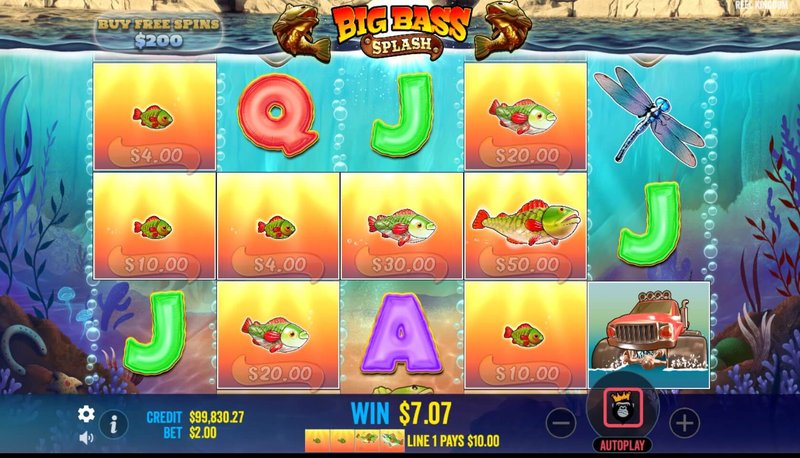The width and height of the screenshot is (800, 458).
Task: Increase the bet with the plus button
Action: point(684,423)
